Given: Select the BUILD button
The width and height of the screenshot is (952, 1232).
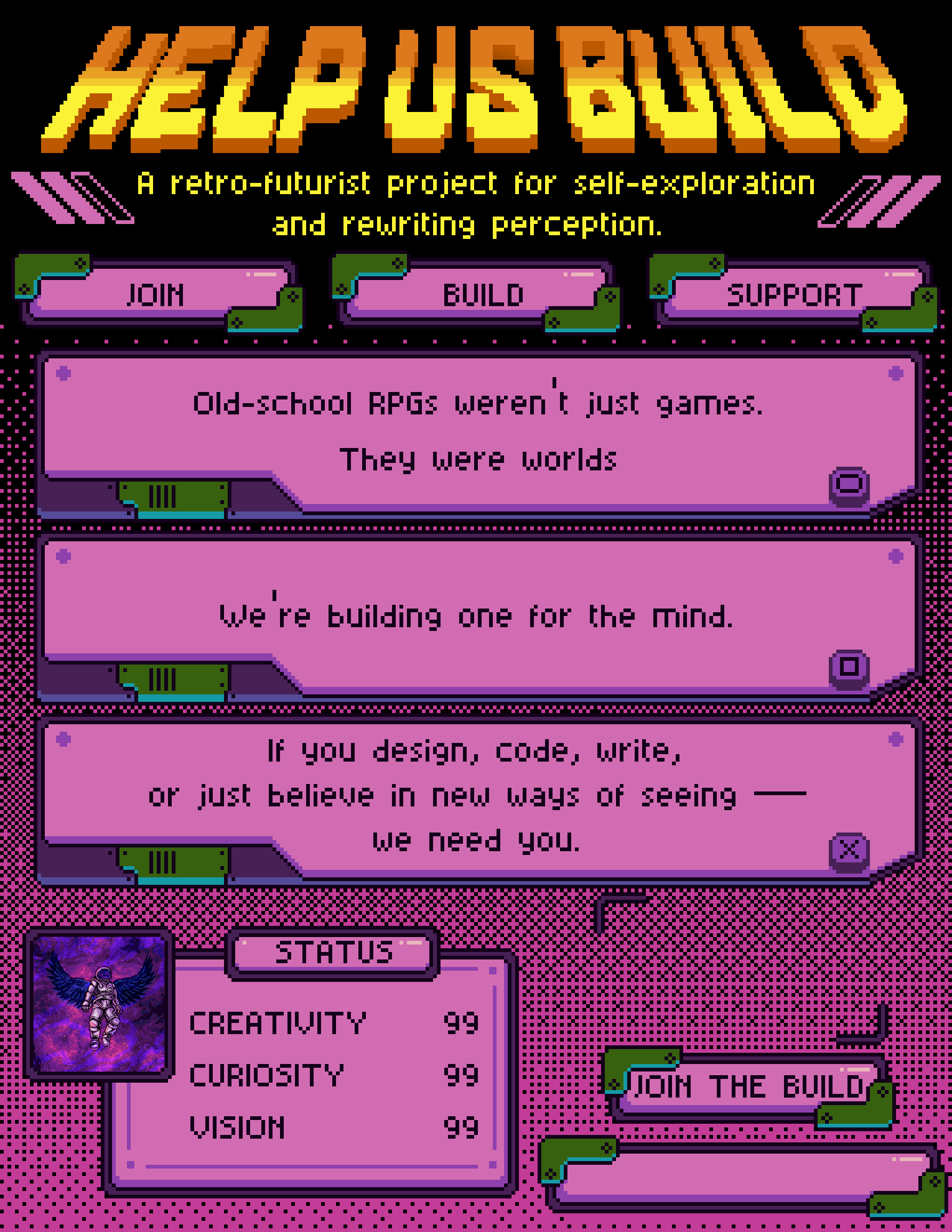Looking at the screenshot, I should [x=483, y=294].
